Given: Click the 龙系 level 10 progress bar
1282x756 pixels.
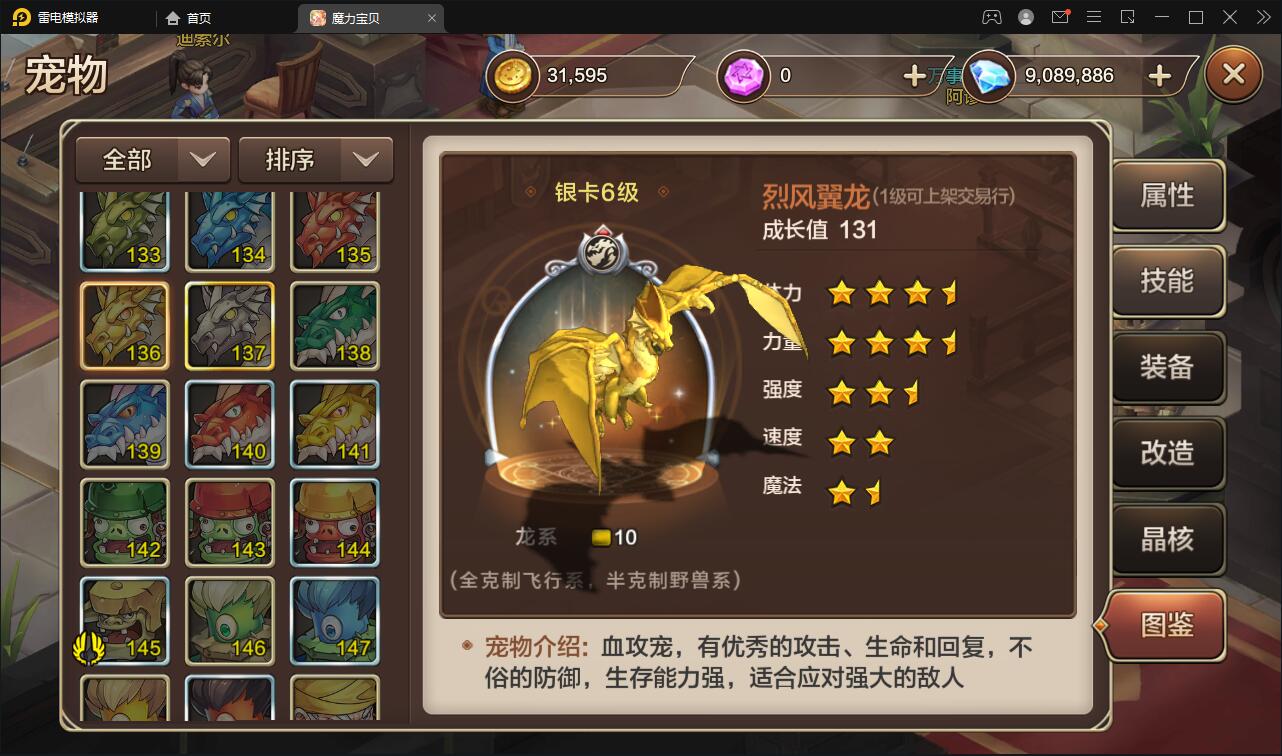Looking at the screenshot, I should (x=612, y=537).
